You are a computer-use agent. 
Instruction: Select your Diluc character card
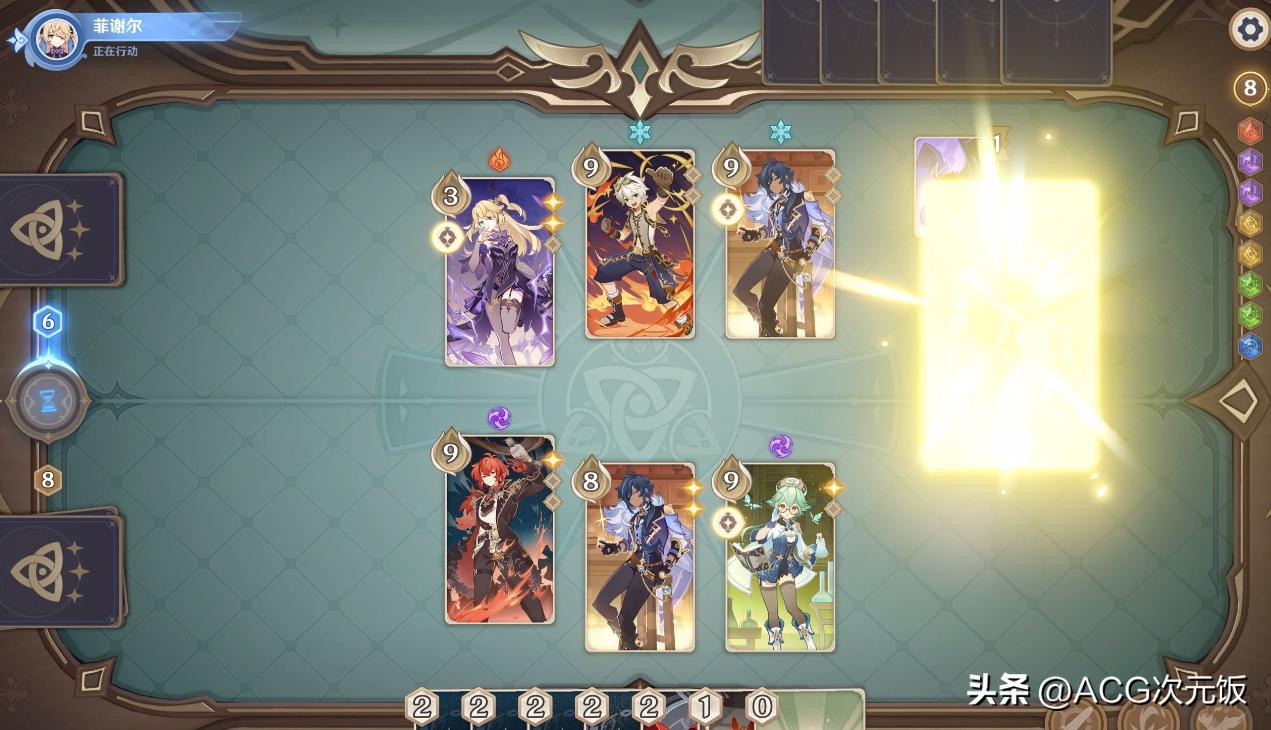[x=500, y=530]
